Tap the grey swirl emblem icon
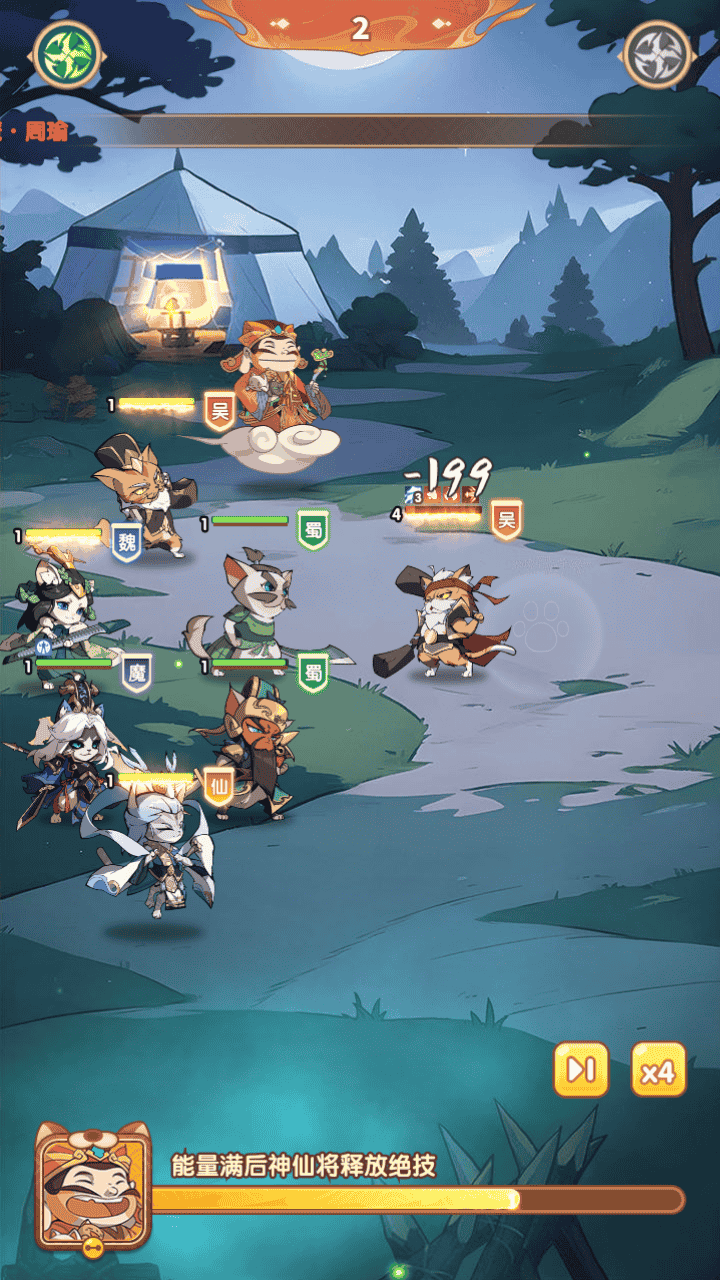Screen dimensions: 720x1280 [657, 51]
